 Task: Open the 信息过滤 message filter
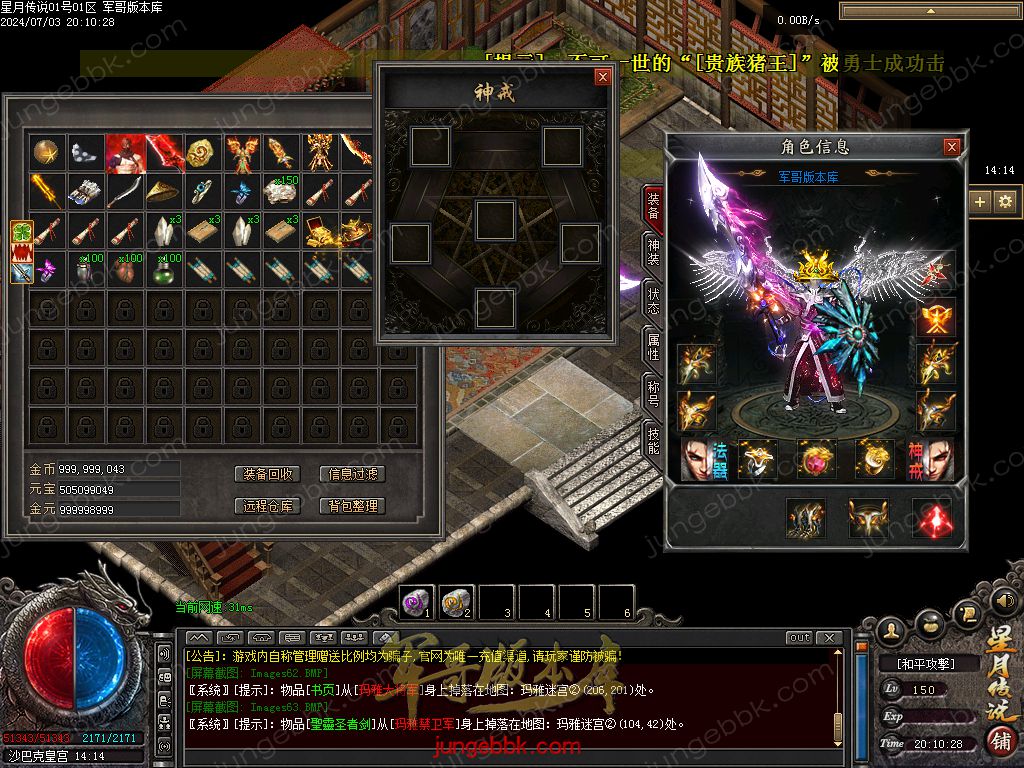[x=352, y=474]
